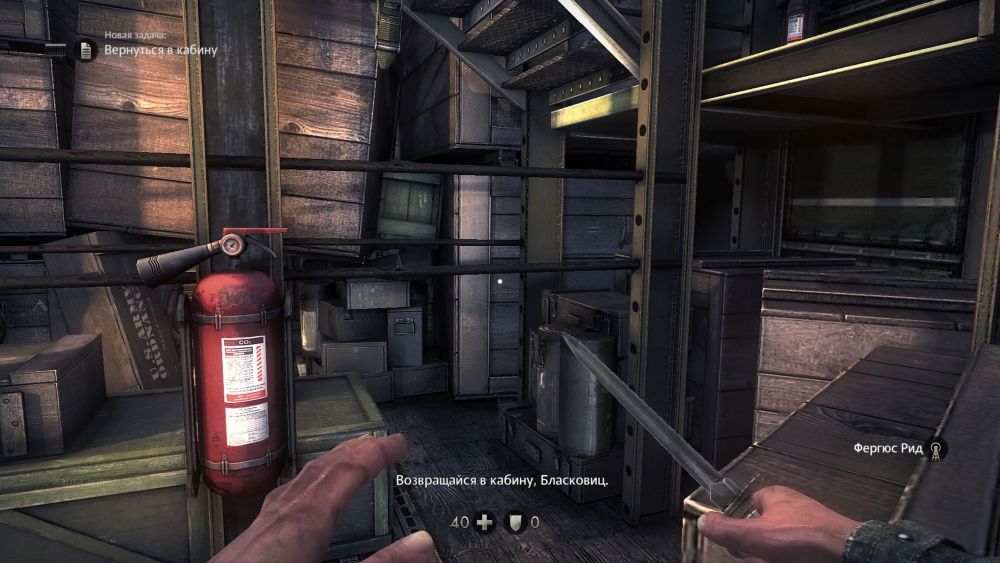Click the radio icon beside Фергюс Рид
The width and height of the screenshot is (1000, 563).
(x=936, y=449)
